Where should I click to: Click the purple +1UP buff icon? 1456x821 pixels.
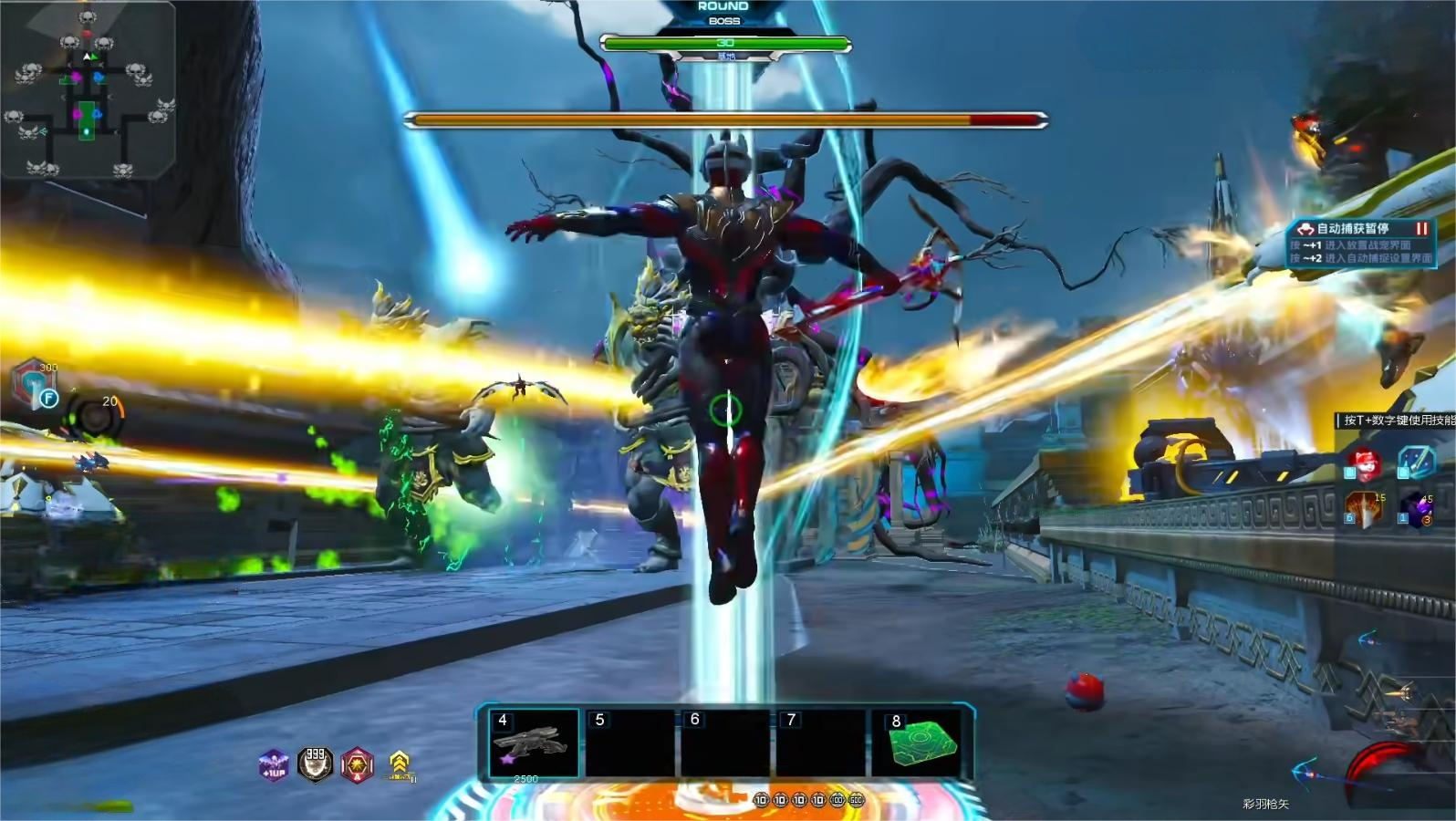click(274, 765)
